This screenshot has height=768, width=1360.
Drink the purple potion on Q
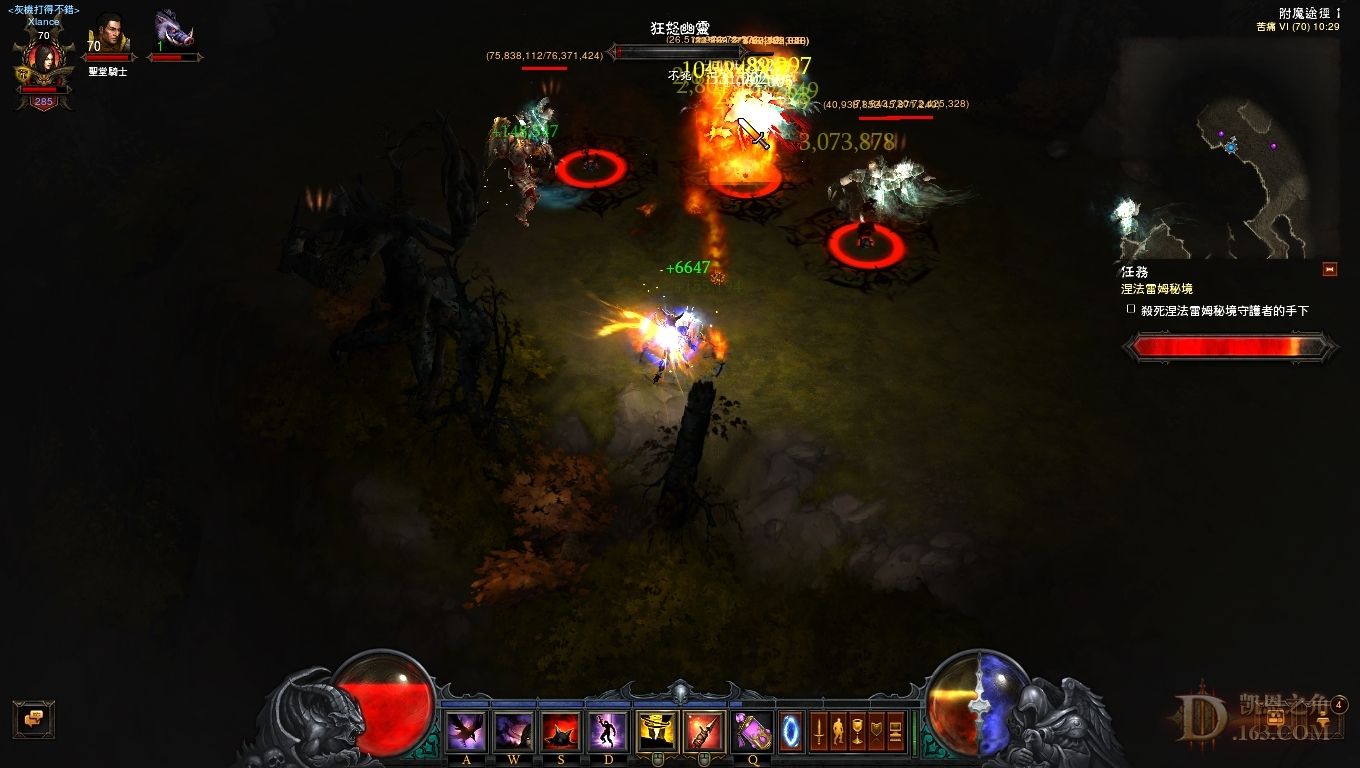tap(752, 731)
